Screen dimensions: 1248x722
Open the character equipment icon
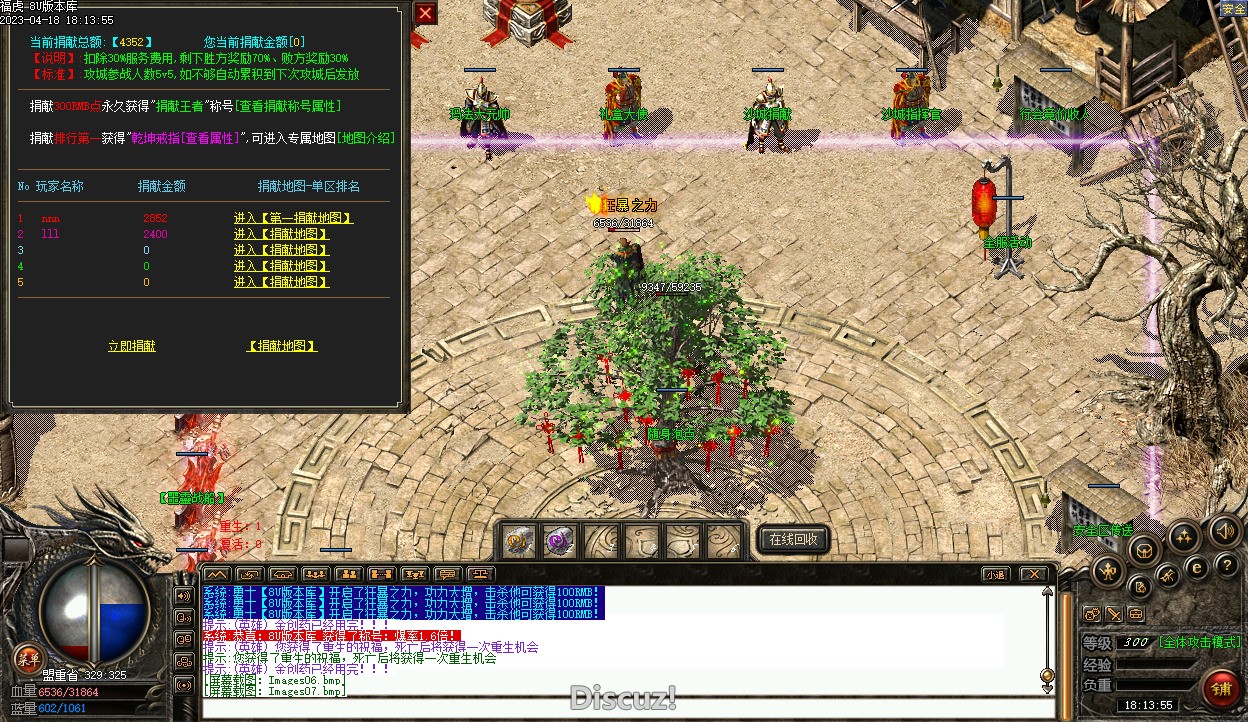tap(1107, 571)
